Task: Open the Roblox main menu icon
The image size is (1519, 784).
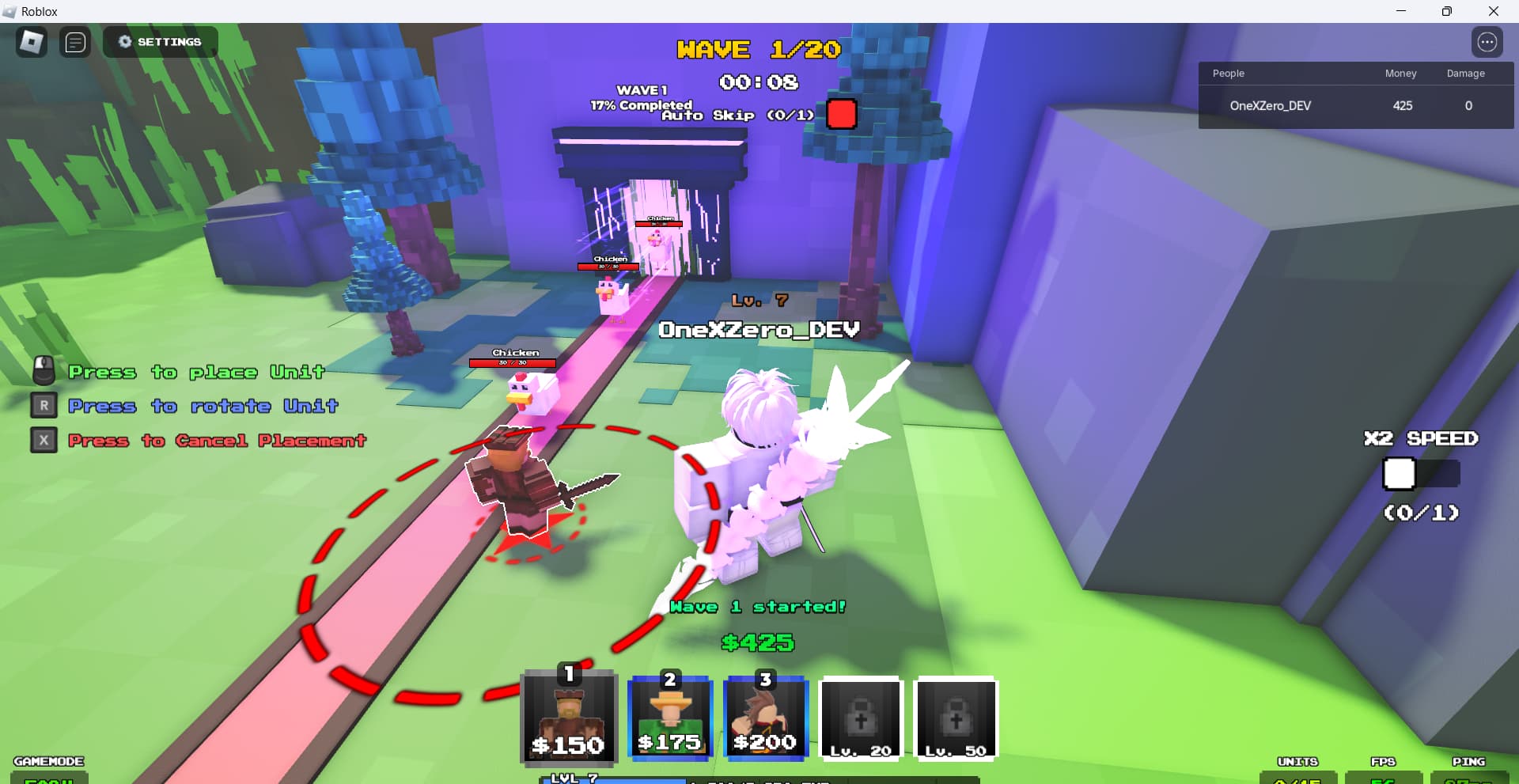Action: click(31, 41)
